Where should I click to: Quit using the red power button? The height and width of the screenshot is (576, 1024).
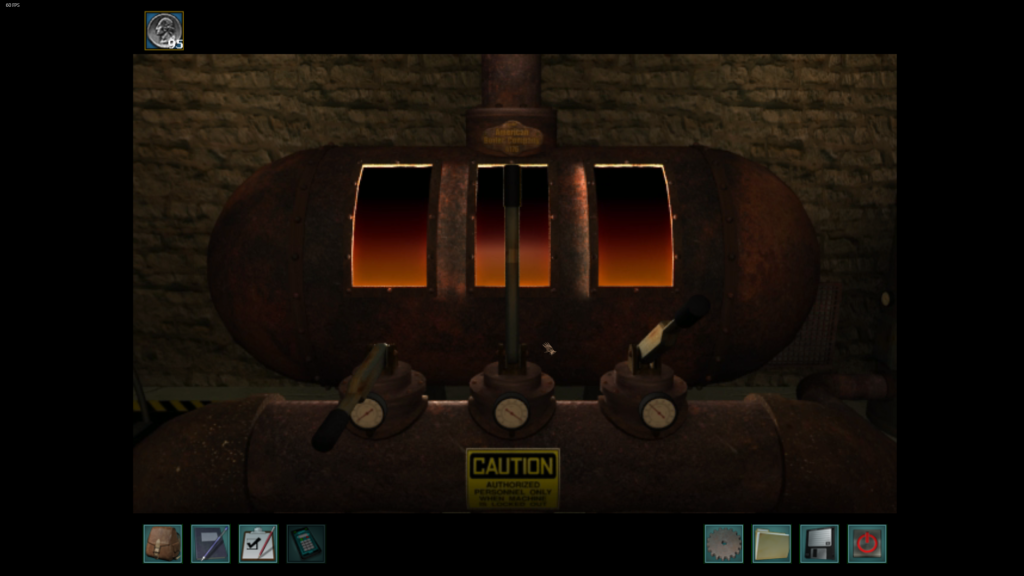pyautogui.click(x=867, y=543)
